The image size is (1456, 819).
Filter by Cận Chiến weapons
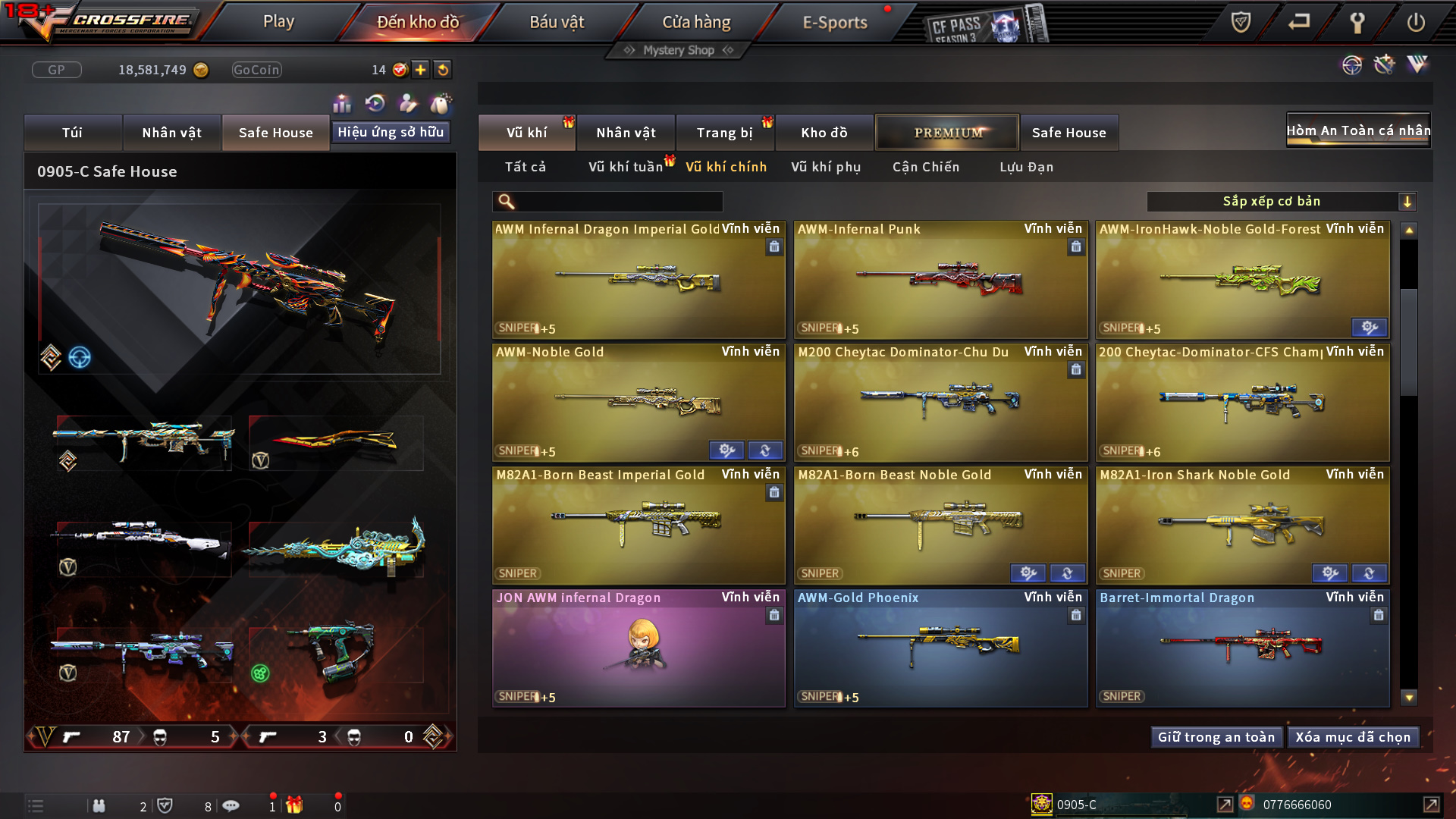[x=926, y=167]
